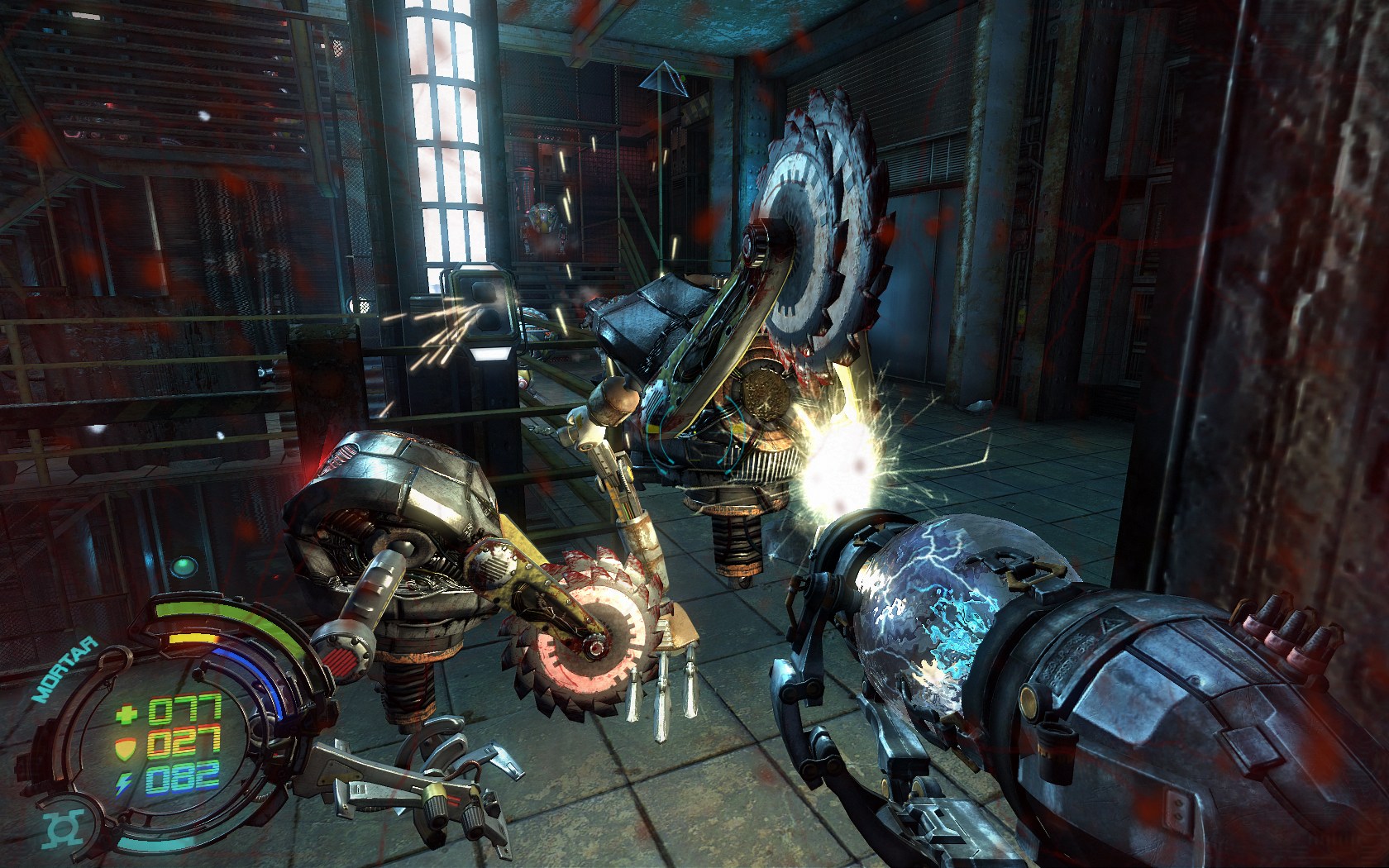1389x868 pixels.
Task: Select the cyan weapon mode icon
Action: [63, 829]
